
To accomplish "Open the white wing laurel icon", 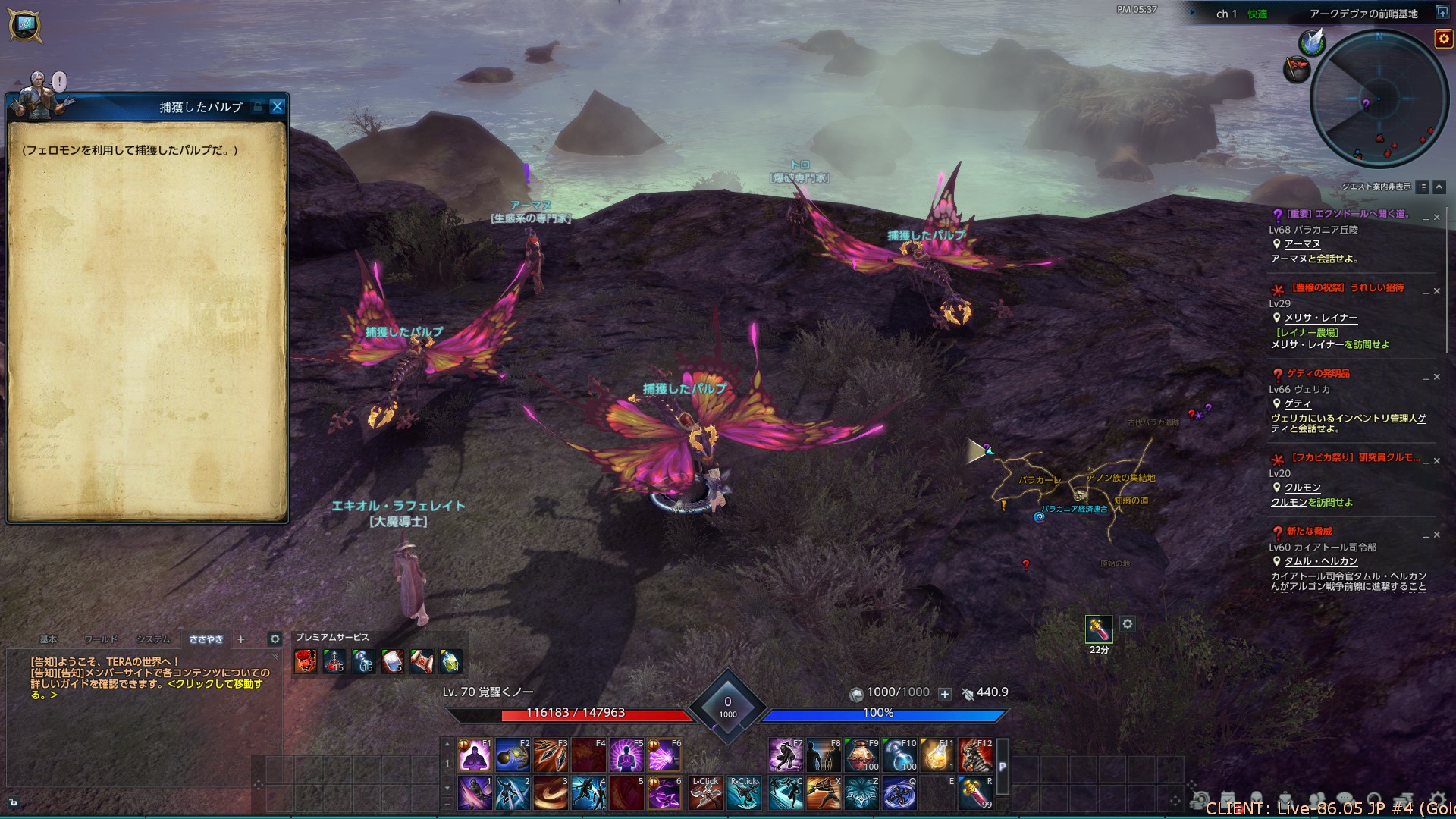I will pos(1312,42).
